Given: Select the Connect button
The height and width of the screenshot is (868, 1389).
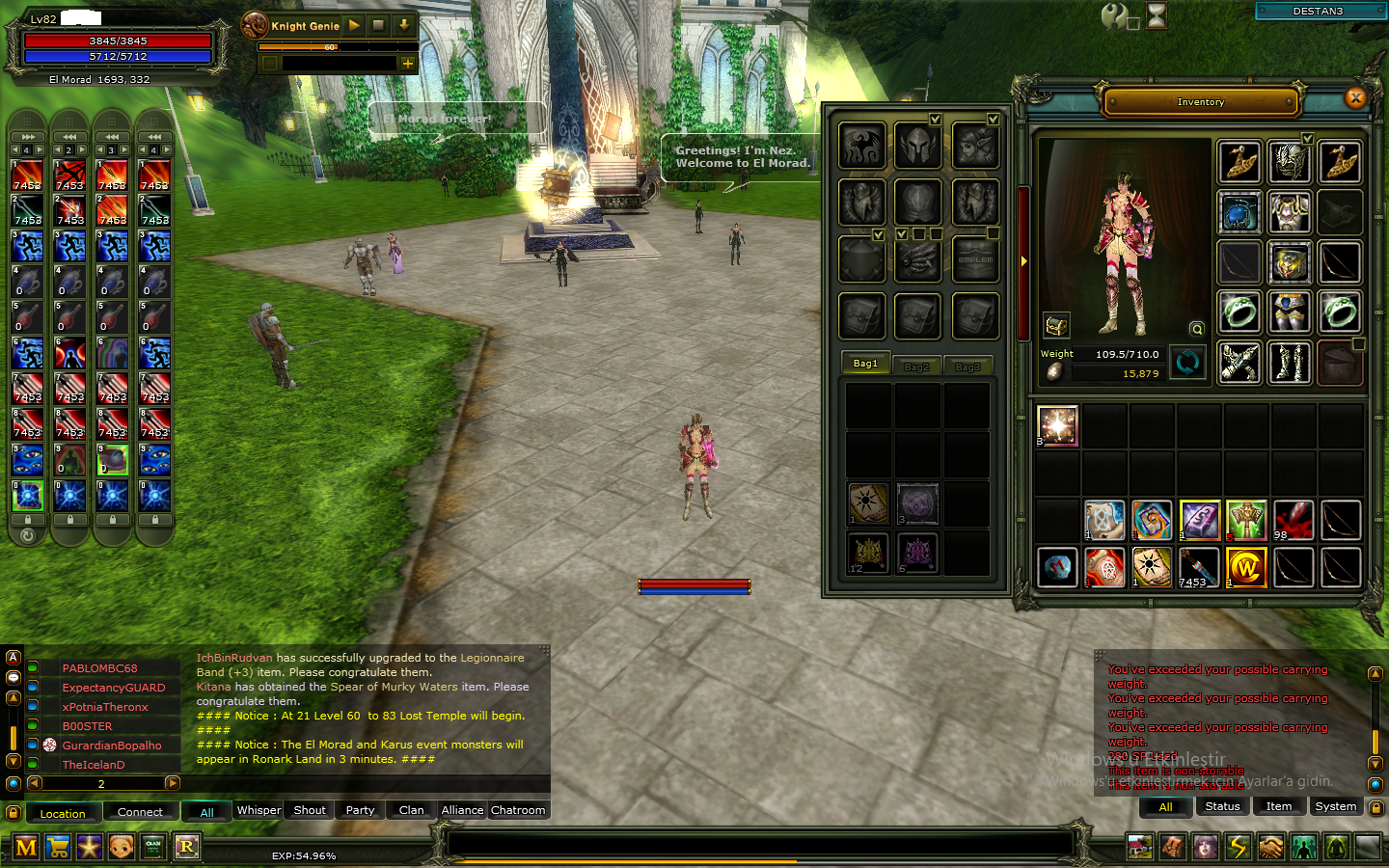Looking at the screenshot, I should tap(140, 812).
